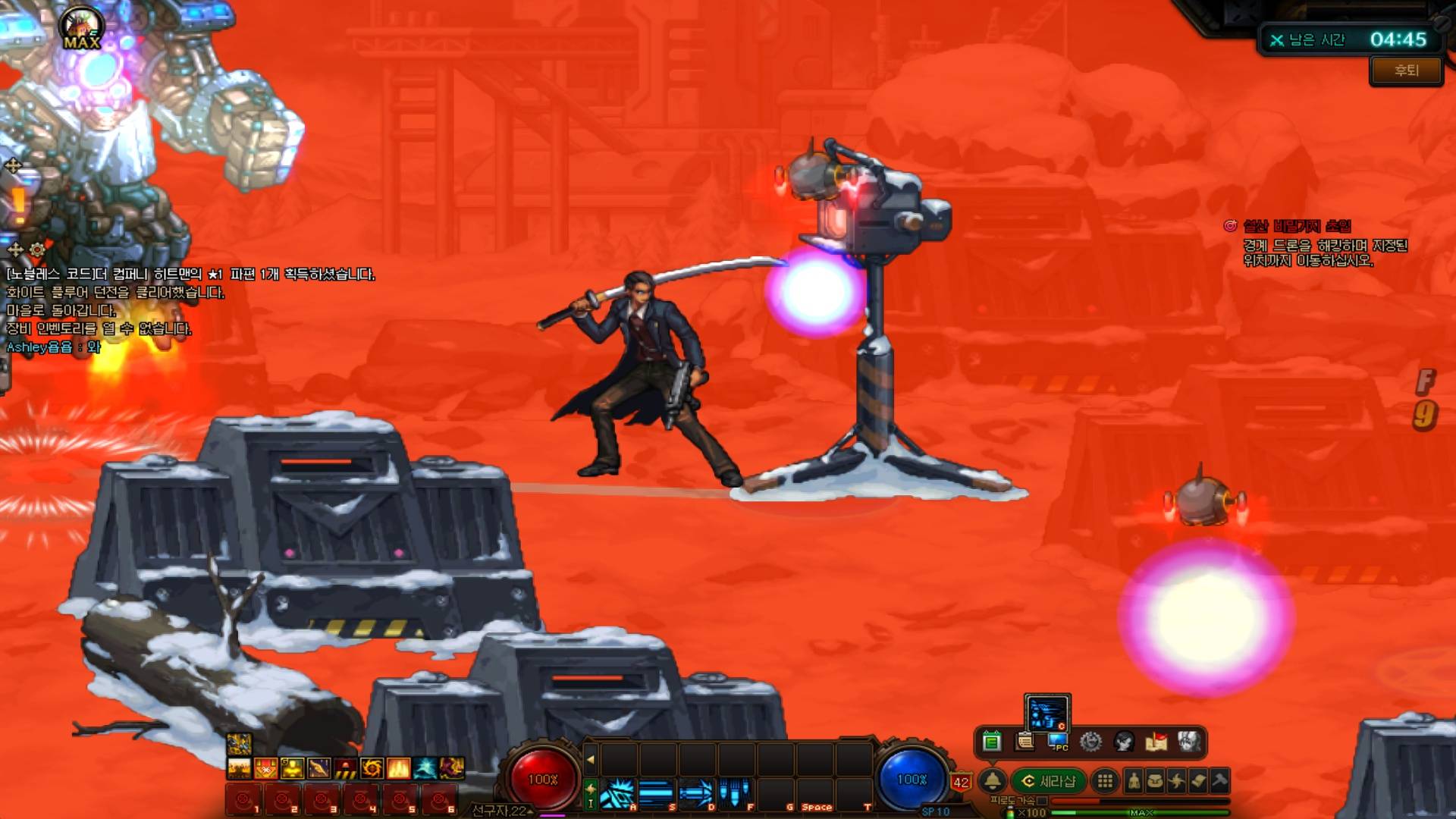Open the notification bell menu
This screenshot has width=1456, height=819.
coord(992,780)
